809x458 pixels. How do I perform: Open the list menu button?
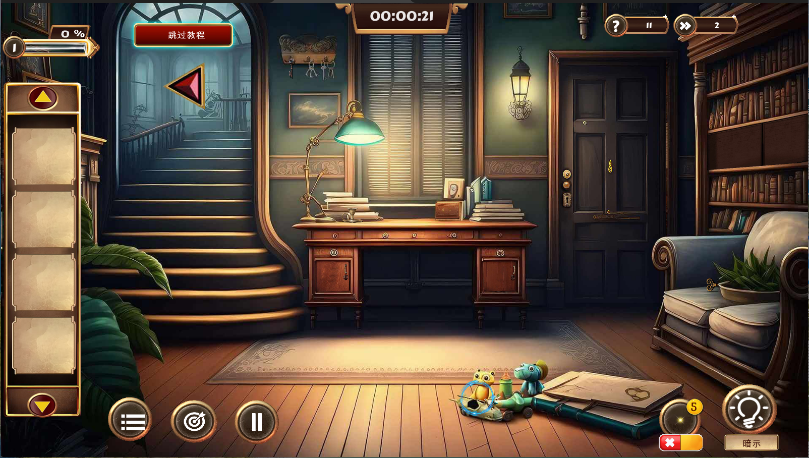tap(131, 421)
